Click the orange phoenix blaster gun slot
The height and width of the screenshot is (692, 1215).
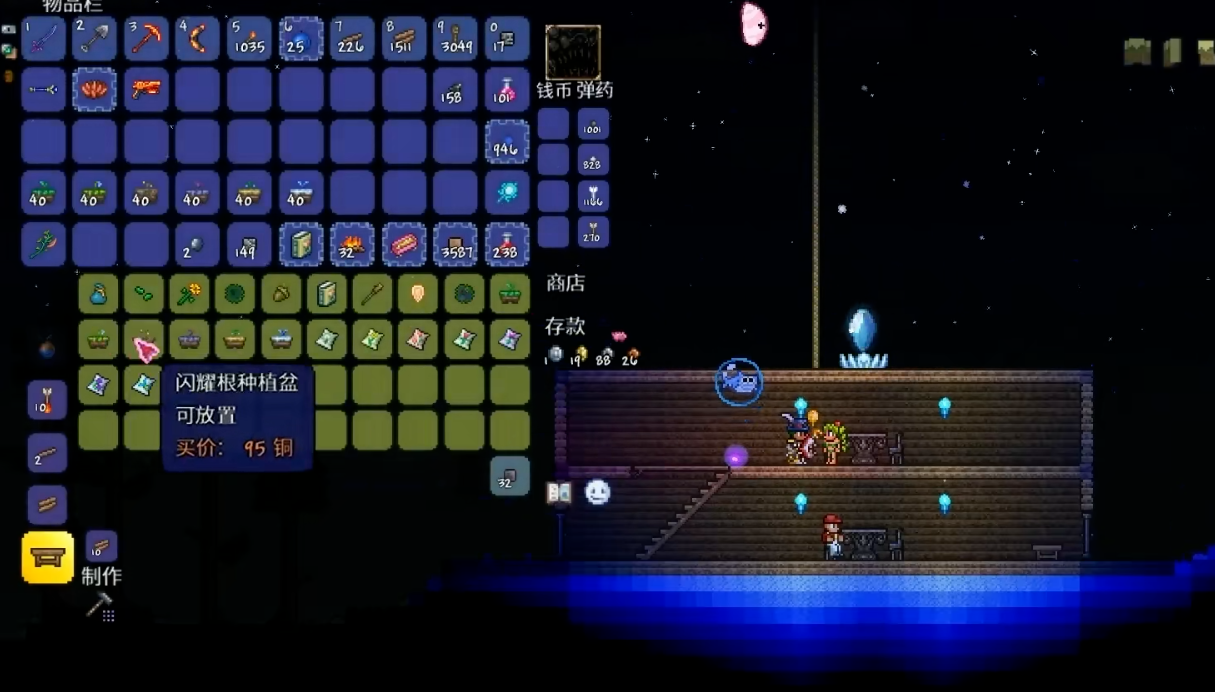(146, 90)
